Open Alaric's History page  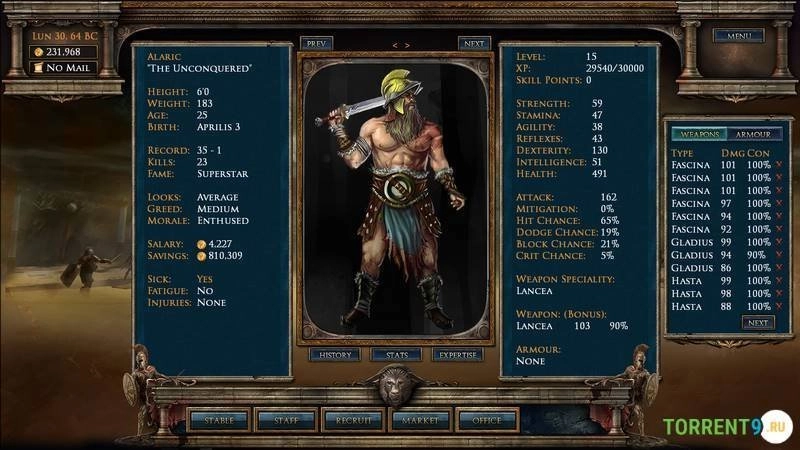(333, 355)
